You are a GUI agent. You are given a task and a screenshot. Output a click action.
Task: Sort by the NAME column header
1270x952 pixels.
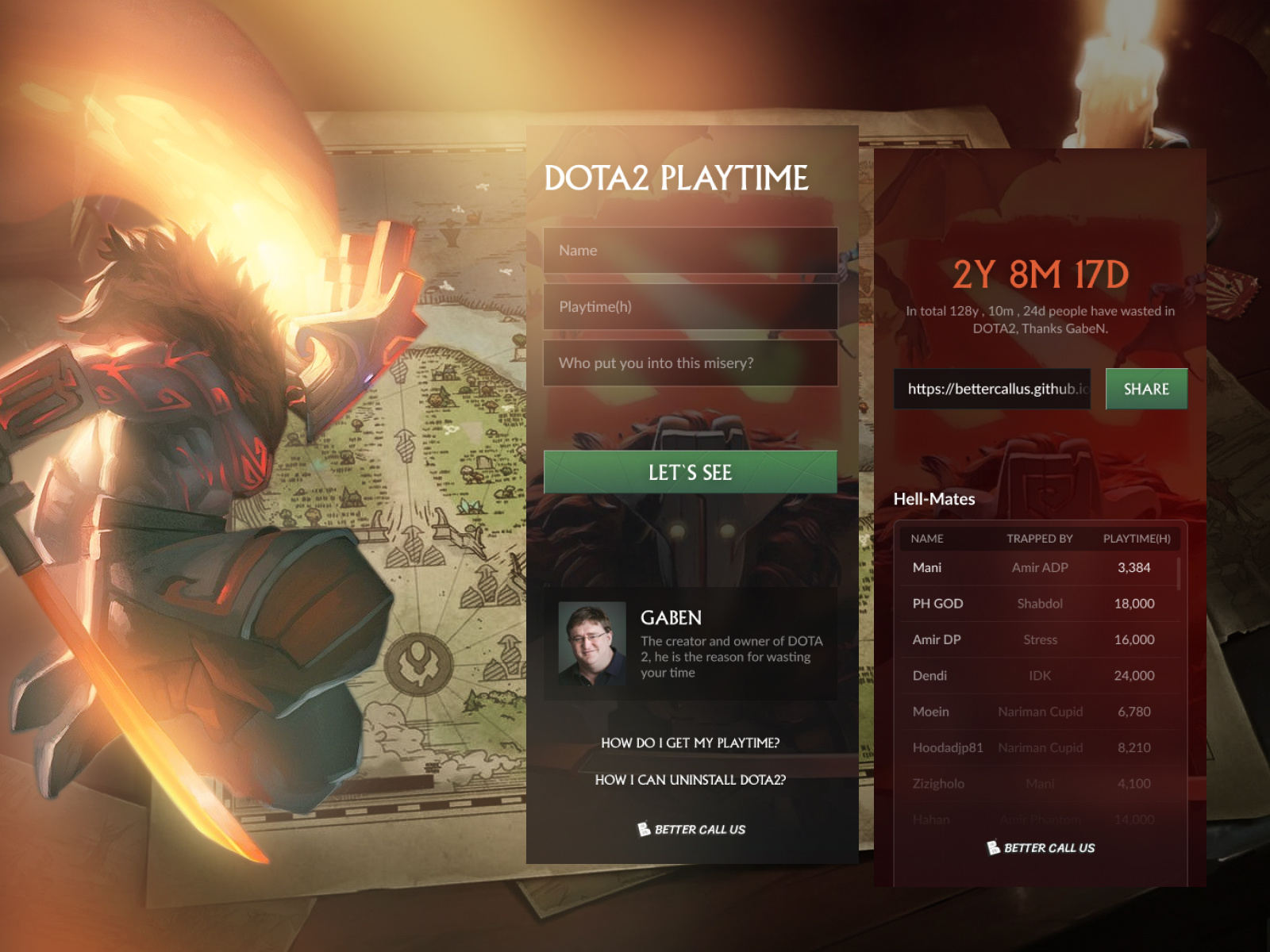coord(928,539)
